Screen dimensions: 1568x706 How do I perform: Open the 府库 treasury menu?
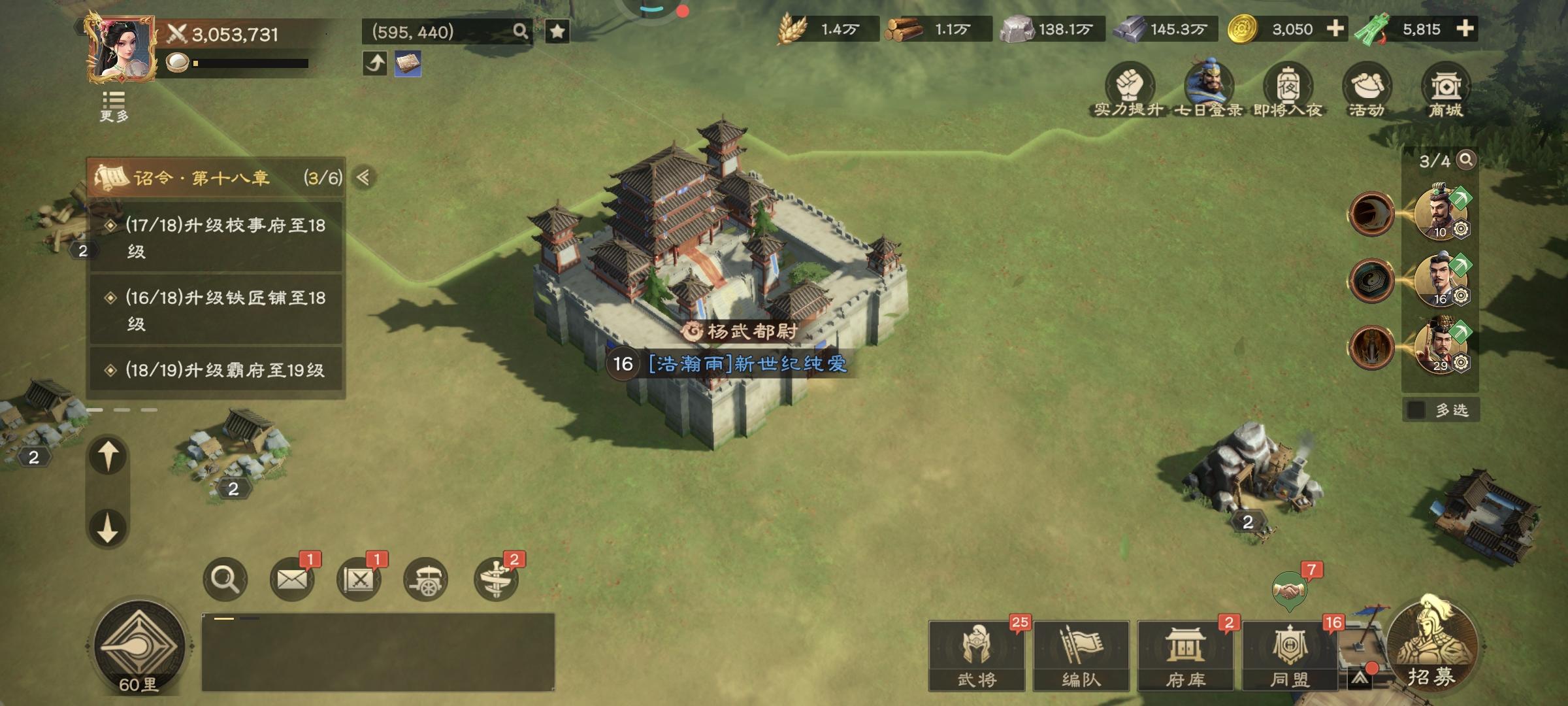[1186, 656]
